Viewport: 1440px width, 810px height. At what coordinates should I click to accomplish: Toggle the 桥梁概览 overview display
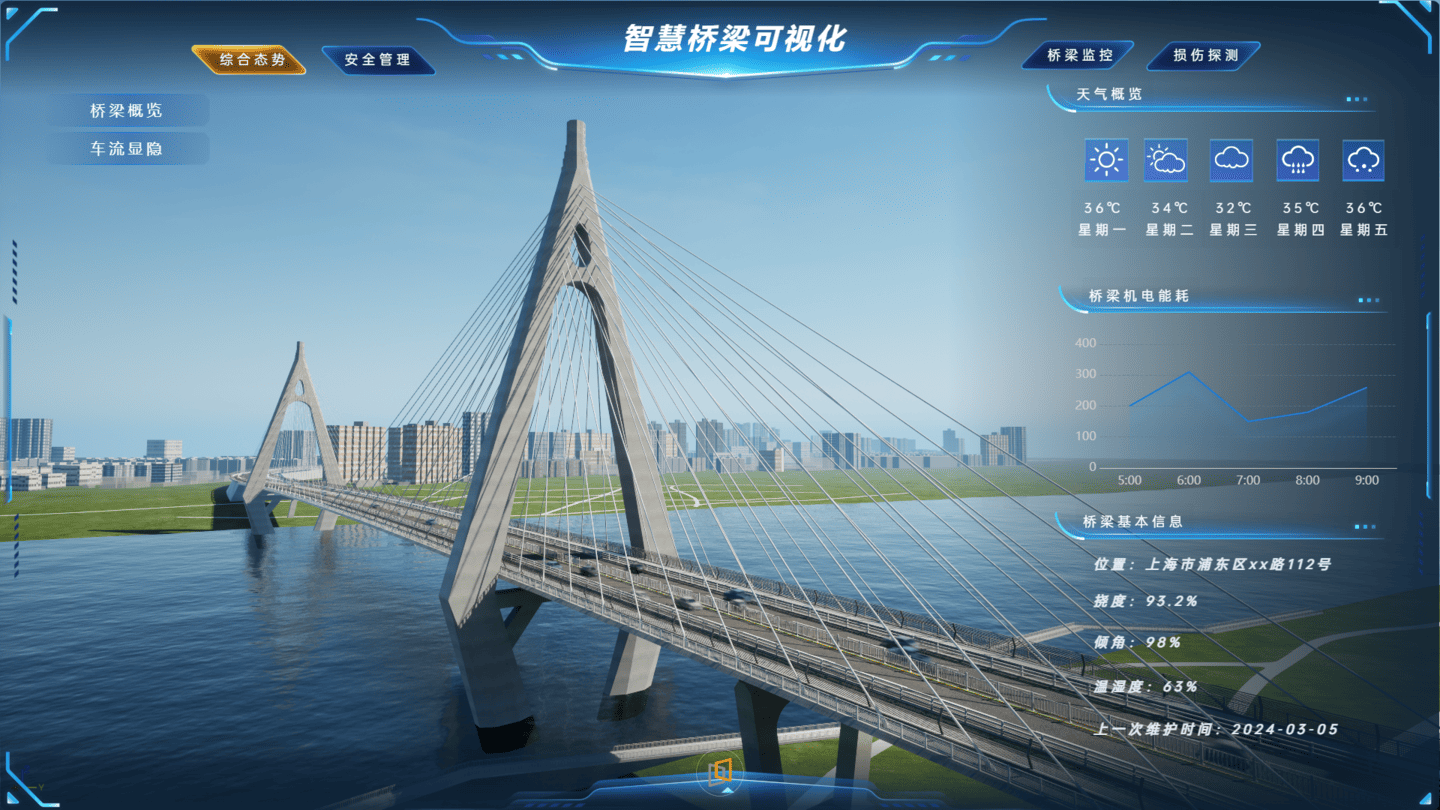coord(128,110)
